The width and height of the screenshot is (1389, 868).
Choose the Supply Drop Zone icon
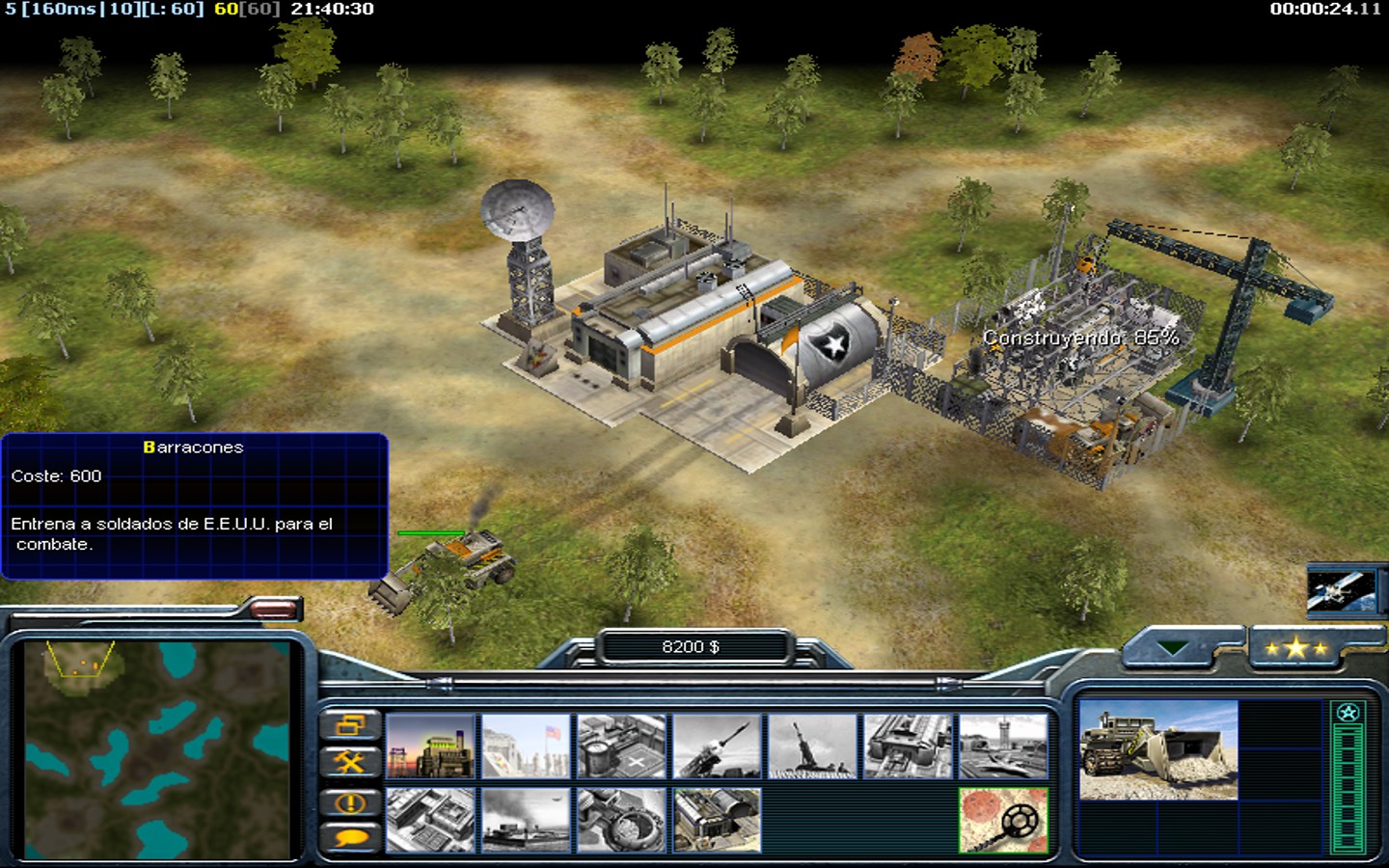526,820
